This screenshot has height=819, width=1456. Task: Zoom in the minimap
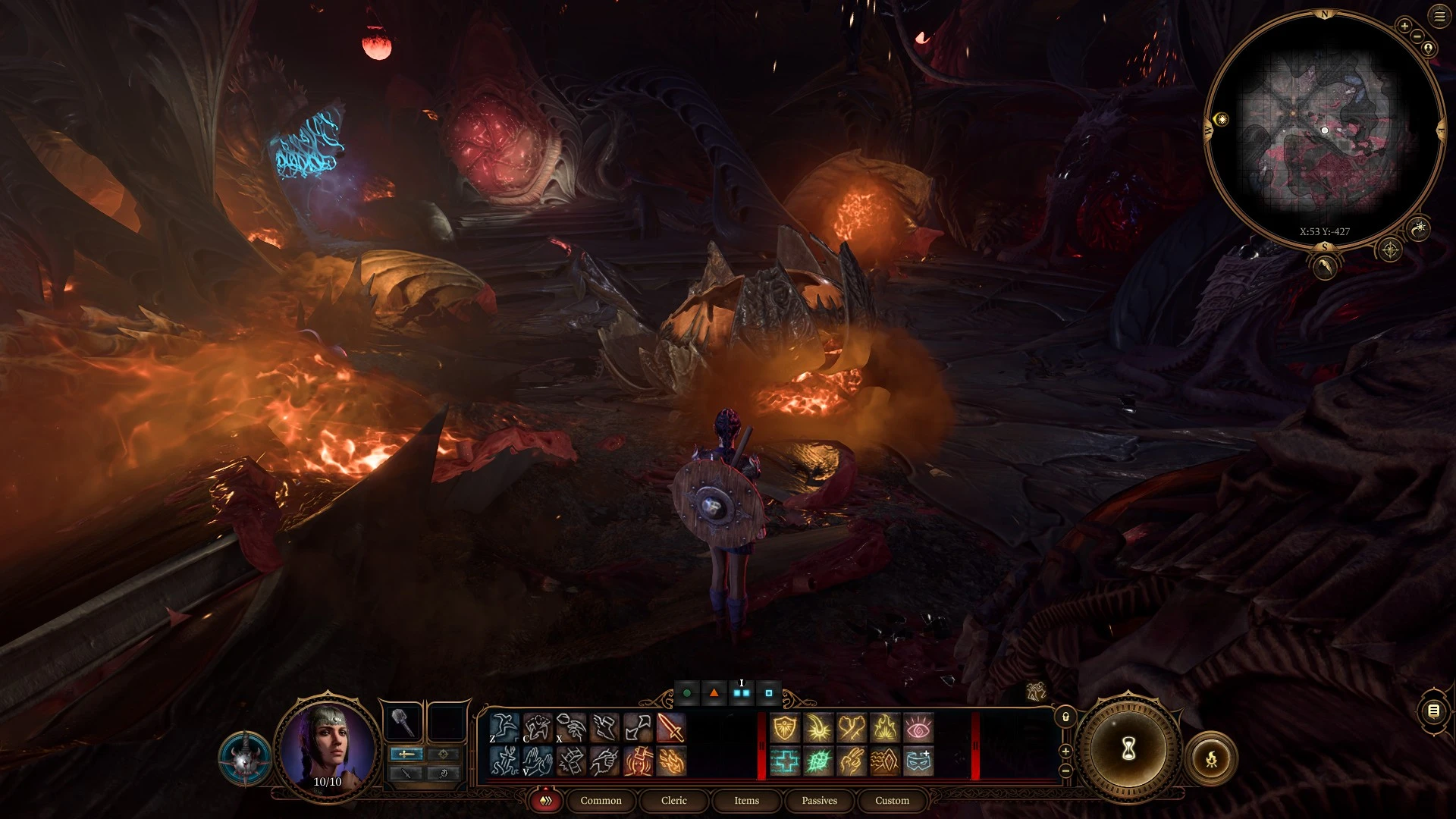[1404, 27]
